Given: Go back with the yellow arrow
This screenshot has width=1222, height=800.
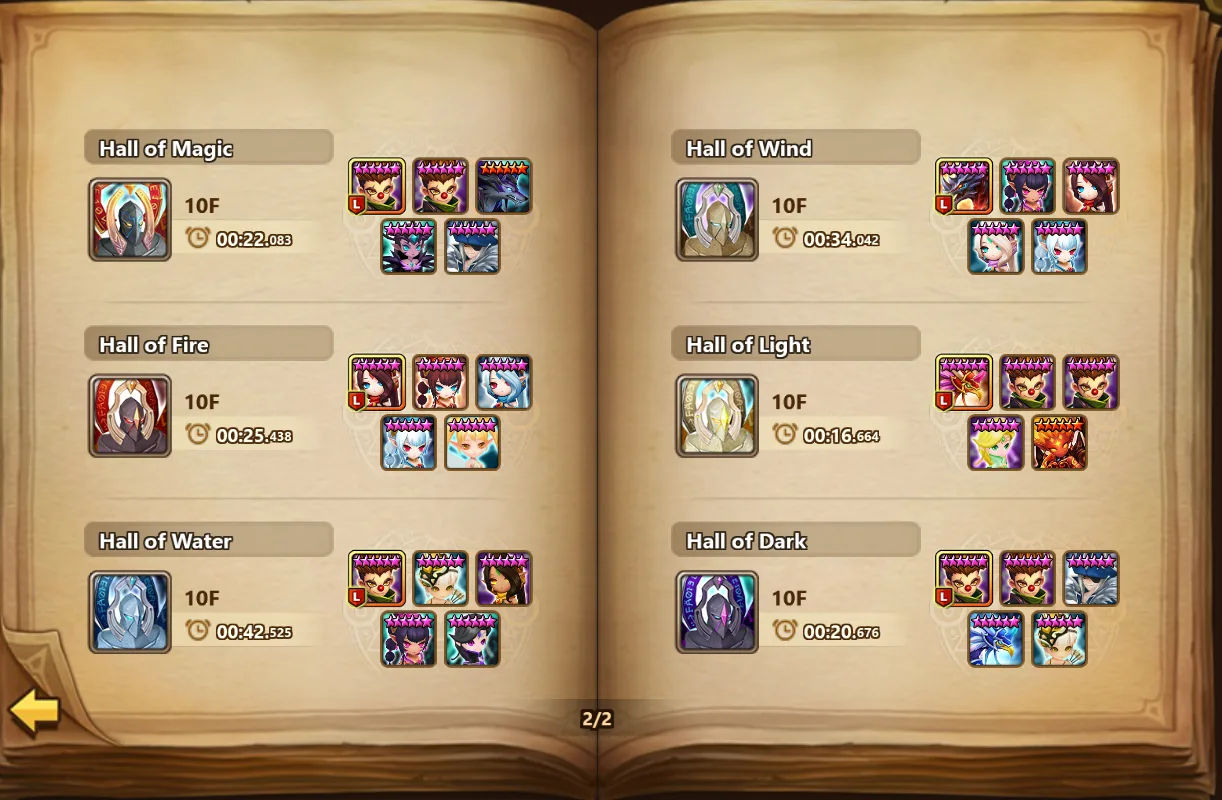Looking at the screenshot, I should (35, 711).
